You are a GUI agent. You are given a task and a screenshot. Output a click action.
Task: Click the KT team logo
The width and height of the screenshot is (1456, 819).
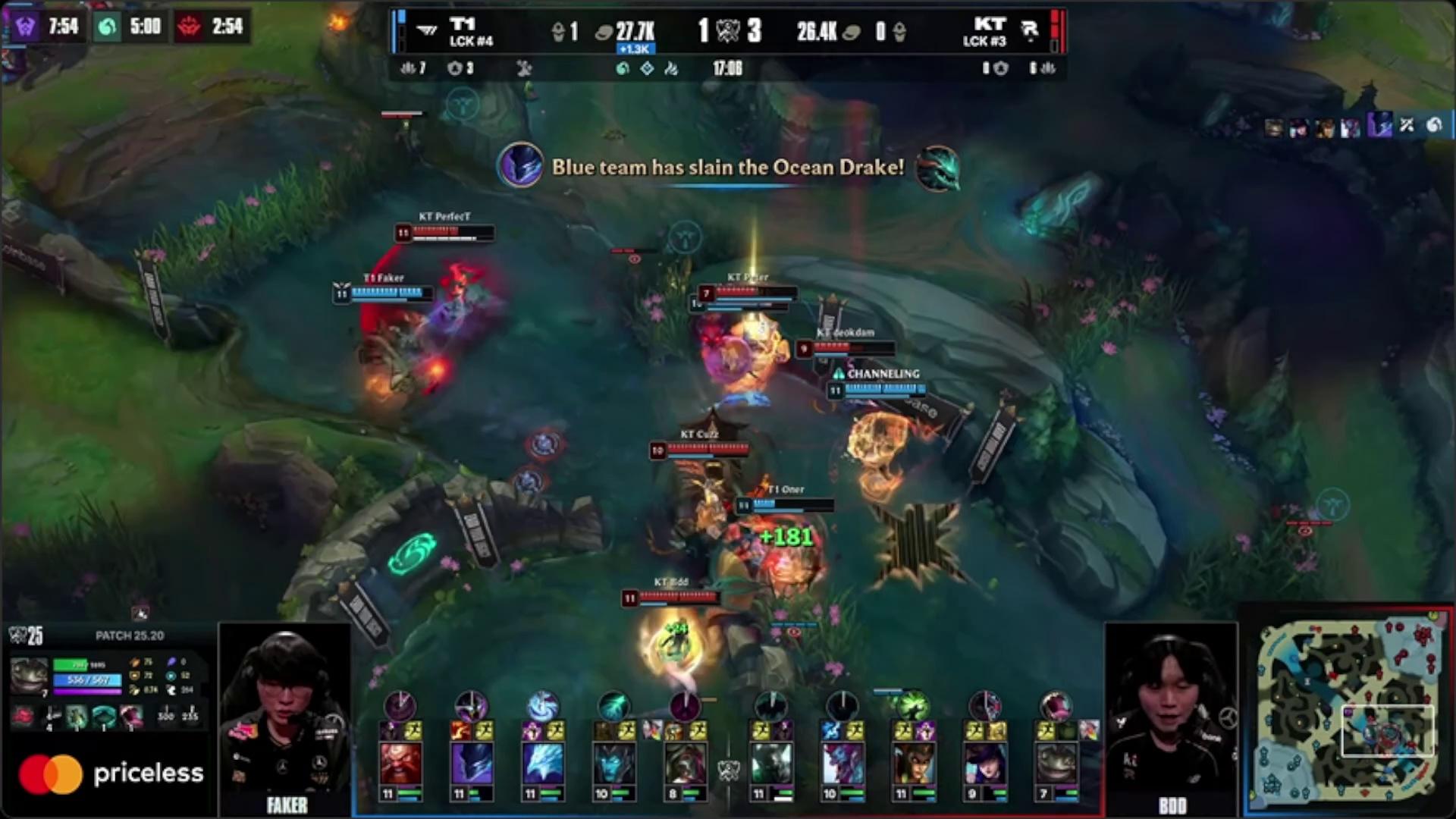click(1029, 31)
